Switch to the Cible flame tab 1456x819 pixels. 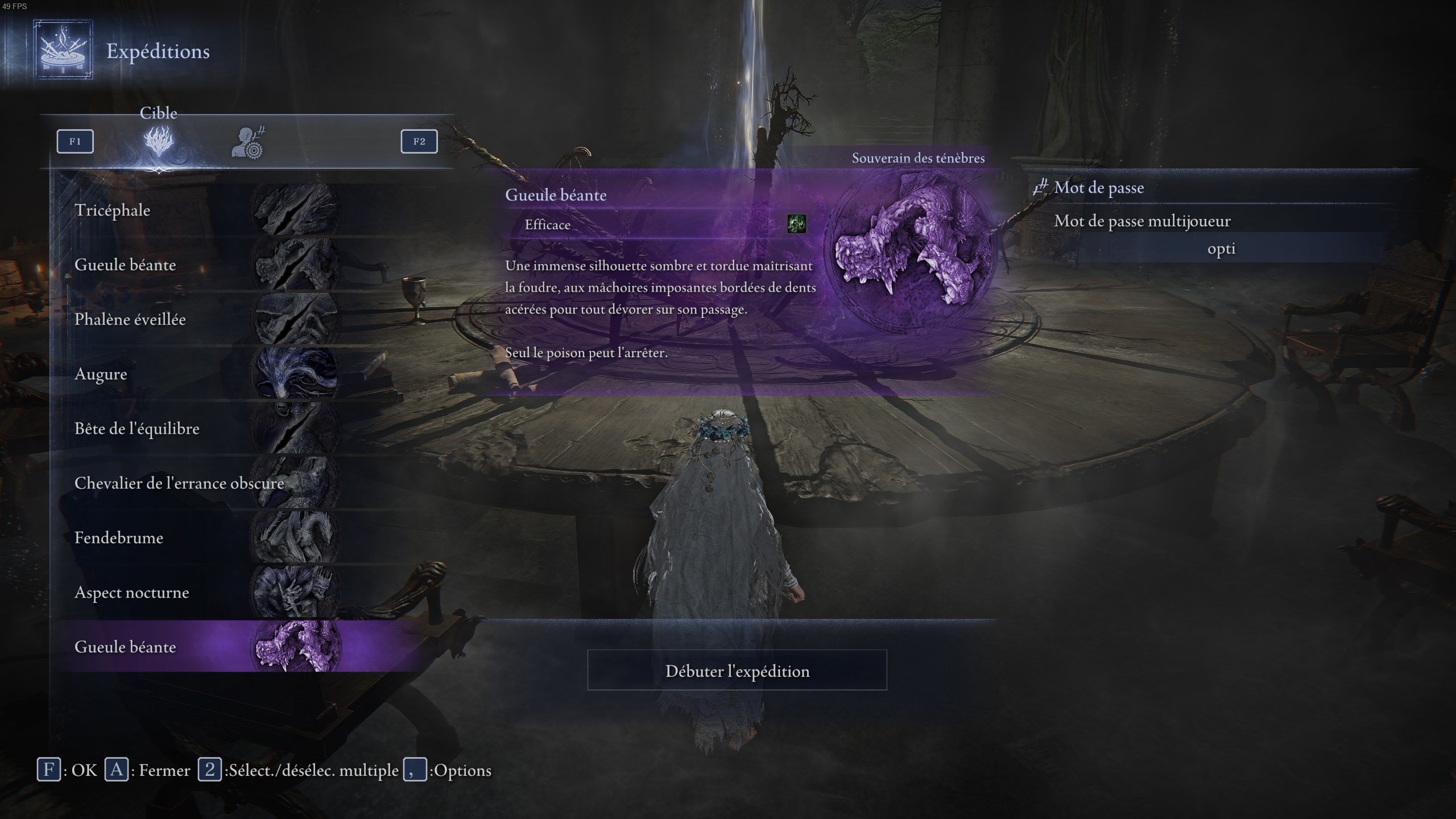pos(159,142)
